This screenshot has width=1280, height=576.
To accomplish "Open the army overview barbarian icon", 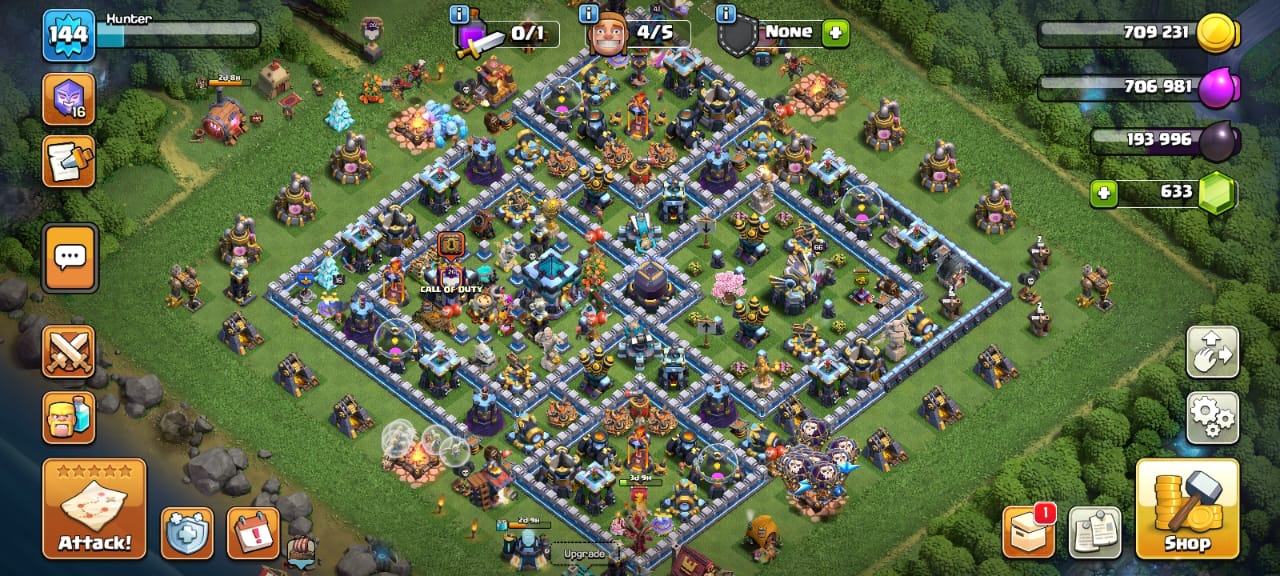I will click(x=69, y=417).
